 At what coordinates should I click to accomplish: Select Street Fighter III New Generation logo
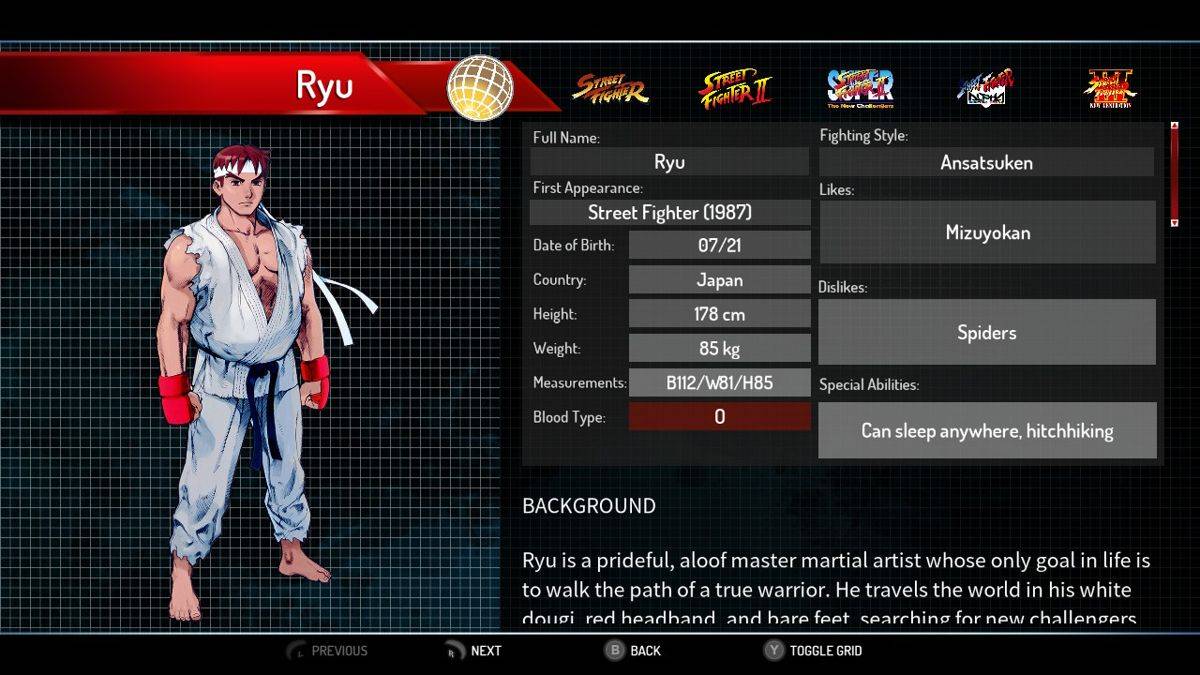click(1111, 88)
